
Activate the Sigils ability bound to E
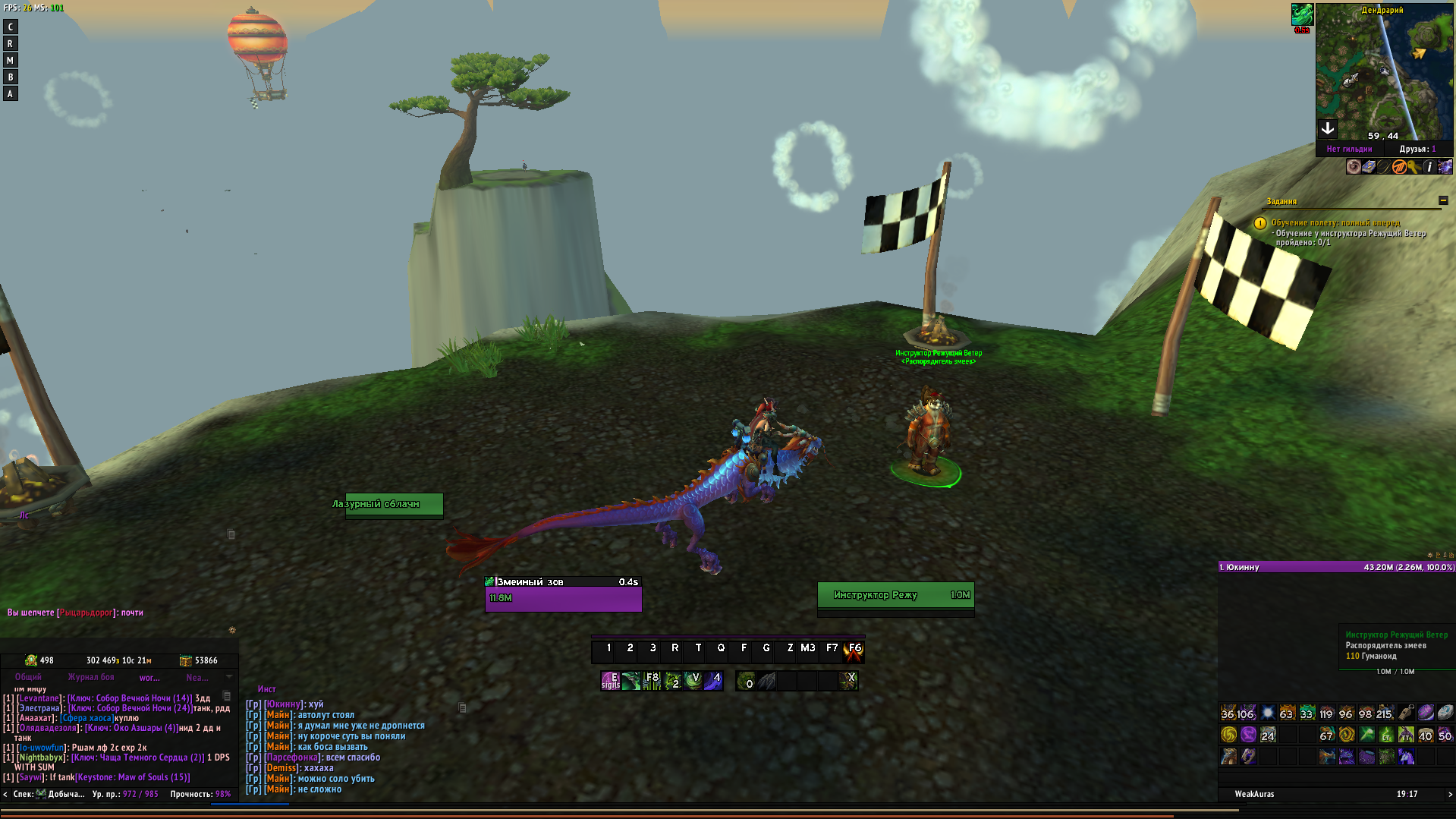tap(611, 681)
